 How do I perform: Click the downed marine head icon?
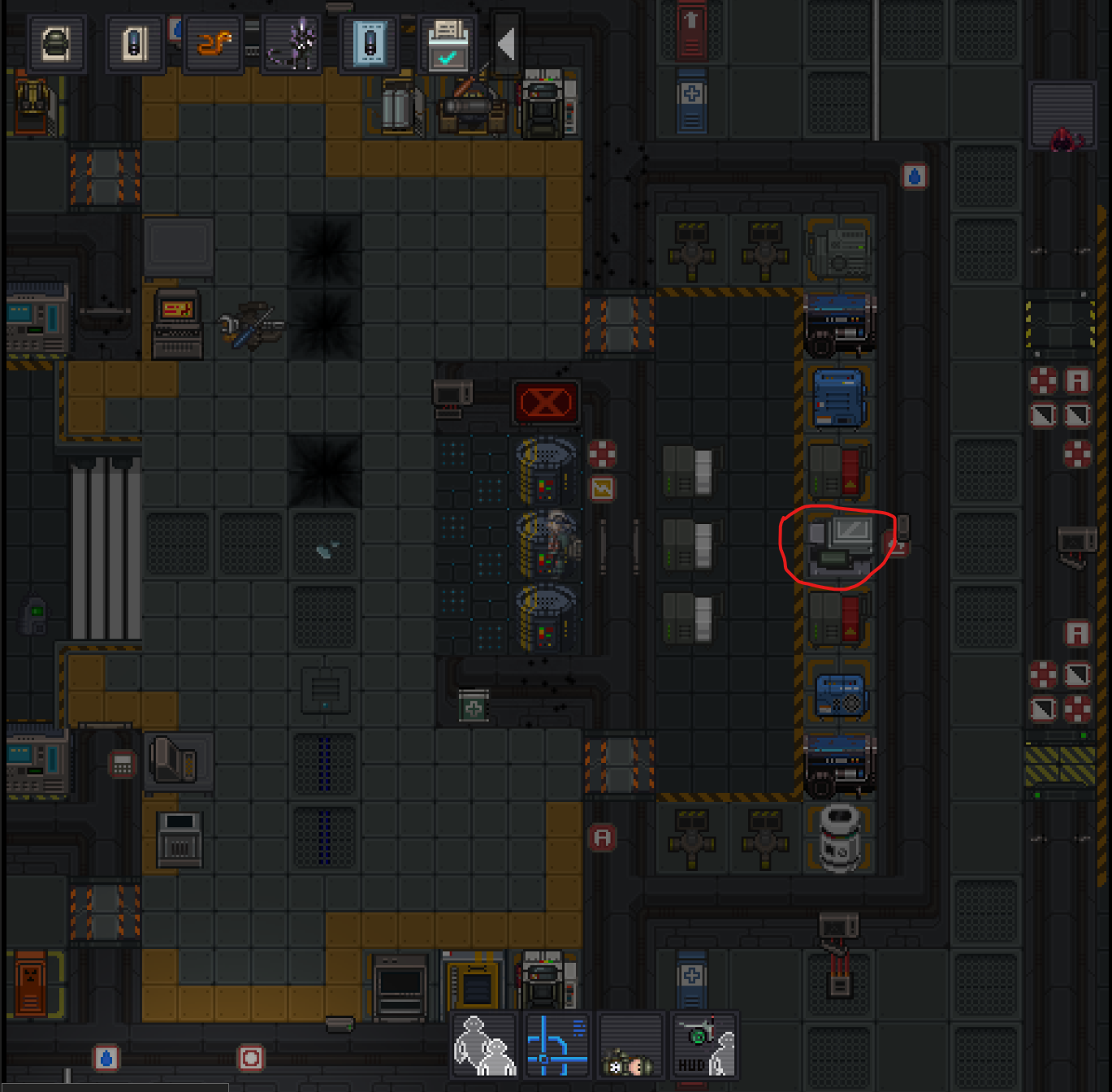point(630,1045)
